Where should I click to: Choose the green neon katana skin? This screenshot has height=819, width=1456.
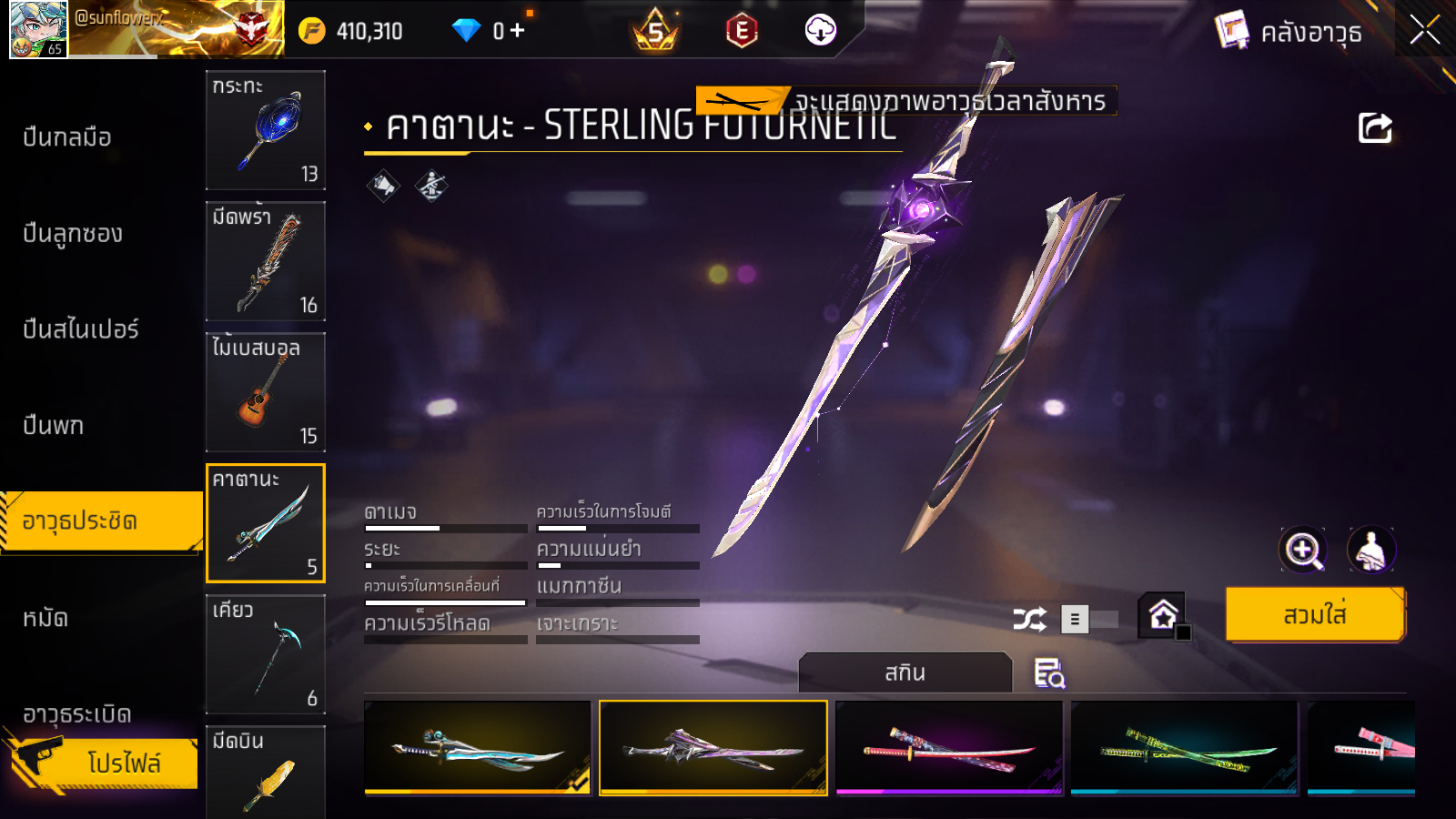point(1185,748)
